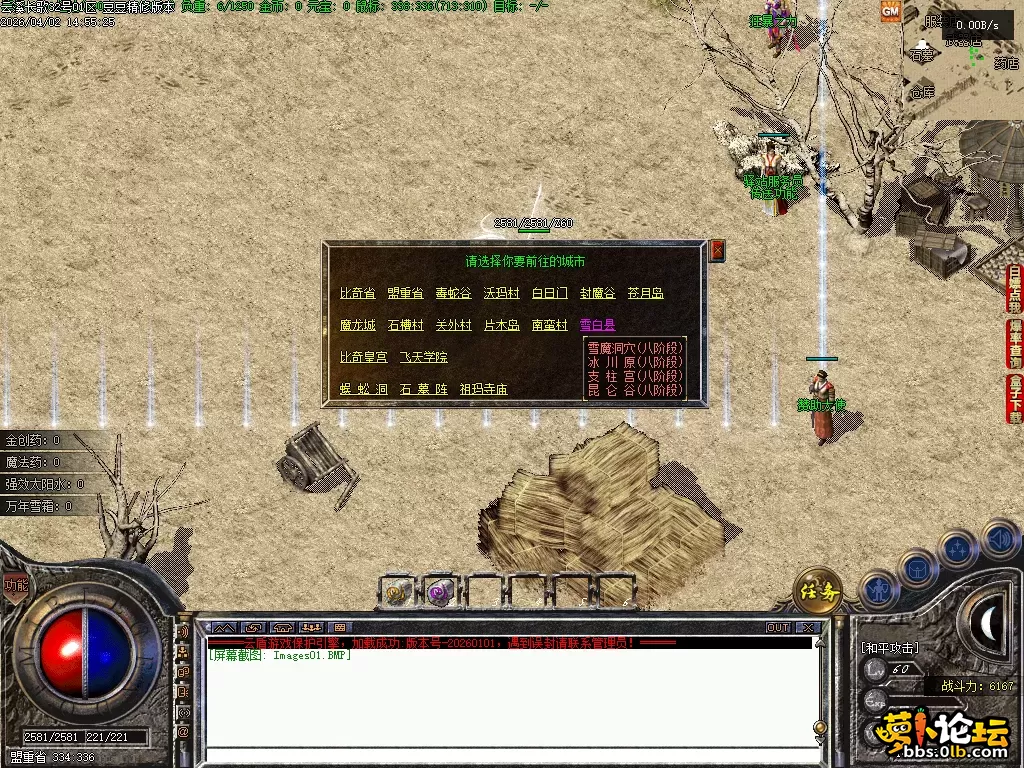
Task: Open the round 任务 quest button
Action: pos(817,593)
